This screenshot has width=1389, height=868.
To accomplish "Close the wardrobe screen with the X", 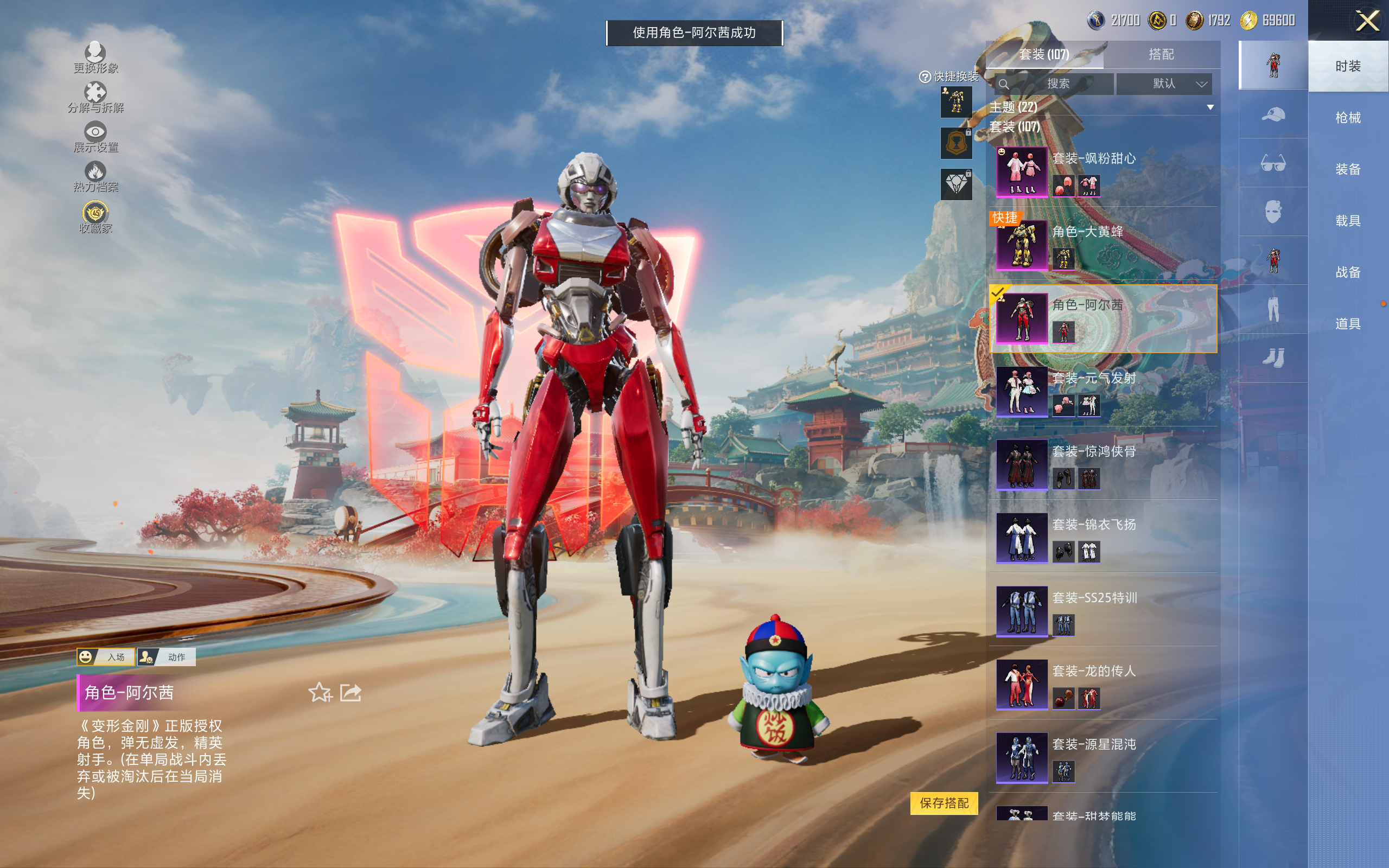I will [x=1367, y=21].
